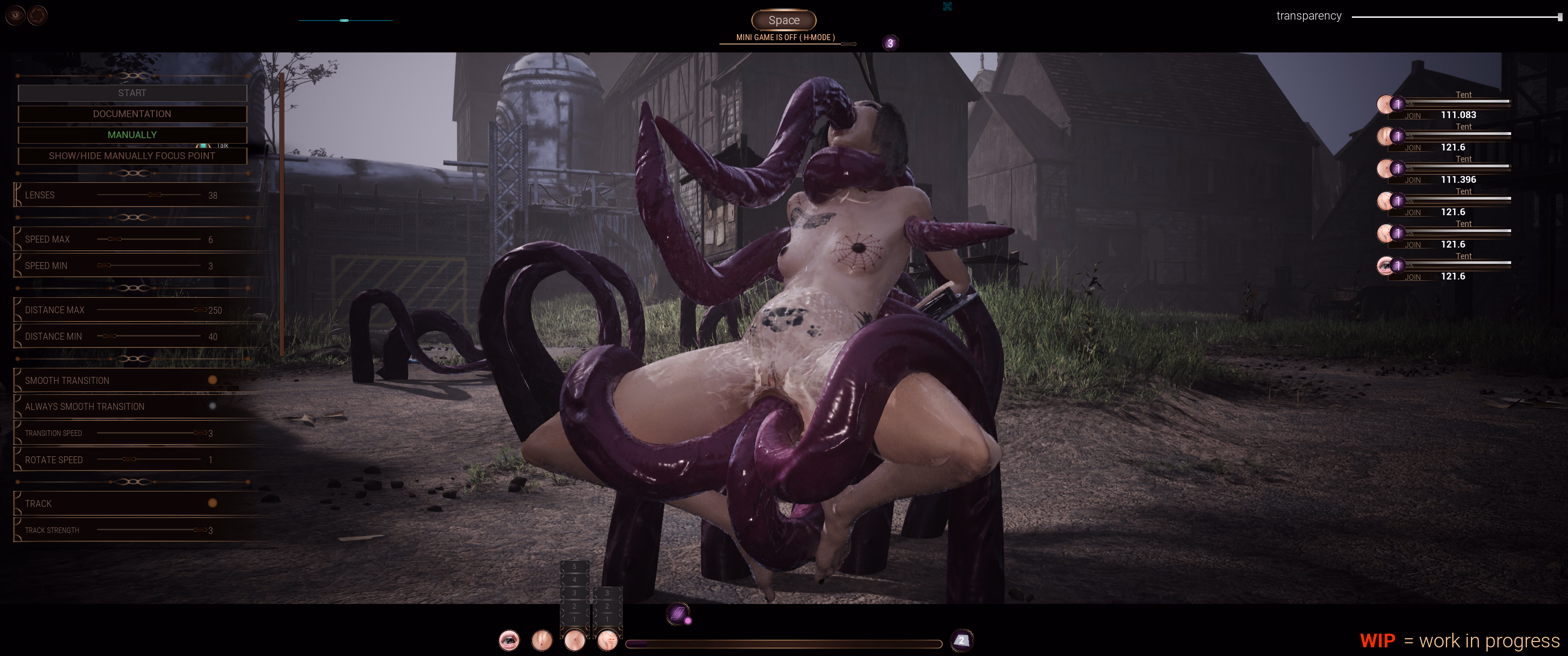Click the eye visibility icon top left
The height and width of the screenshot is (656, 1568).
pyautogui.click(x=15, y=15)
